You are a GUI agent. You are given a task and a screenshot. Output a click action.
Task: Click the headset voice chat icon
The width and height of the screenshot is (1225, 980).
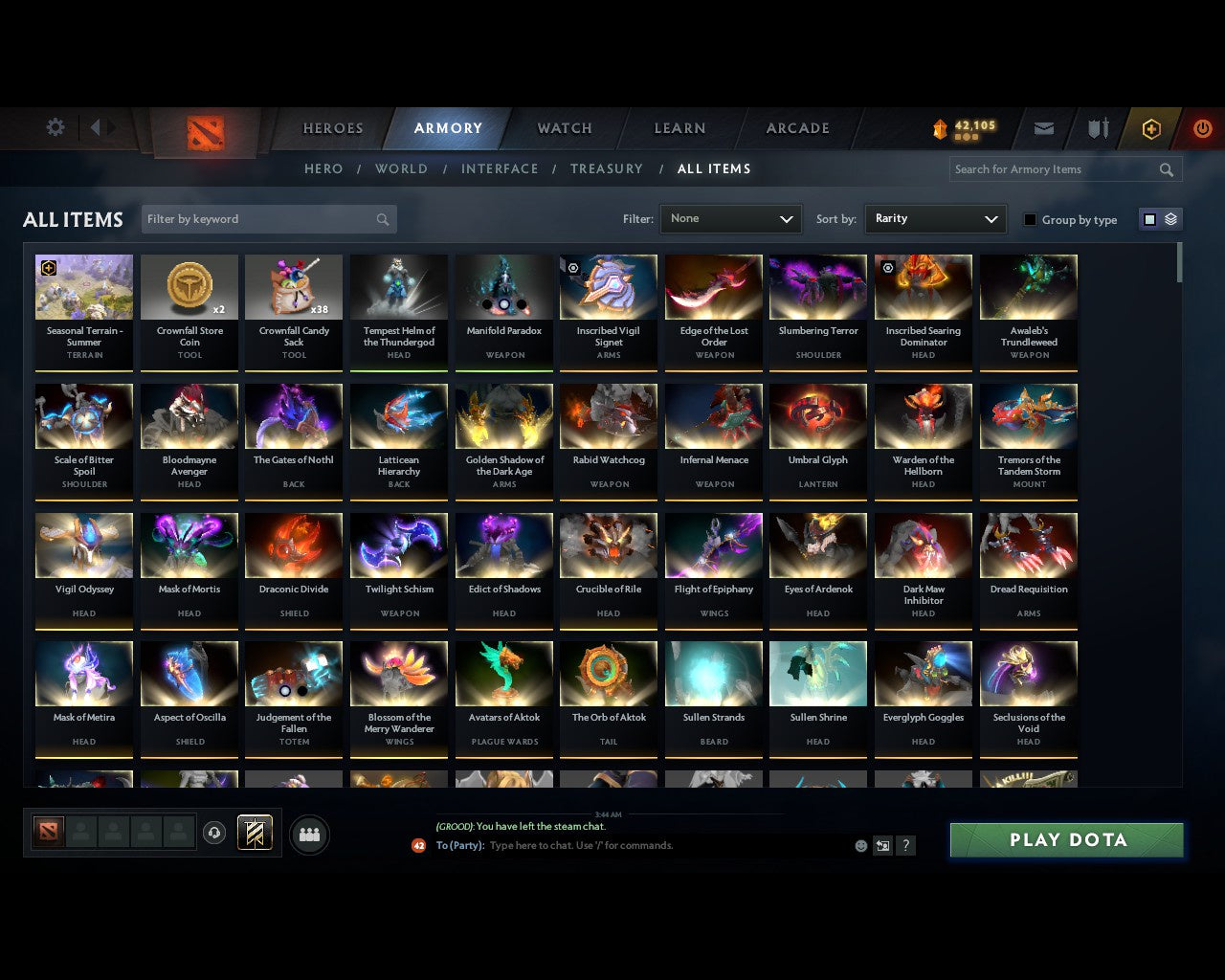click(214, 834)
